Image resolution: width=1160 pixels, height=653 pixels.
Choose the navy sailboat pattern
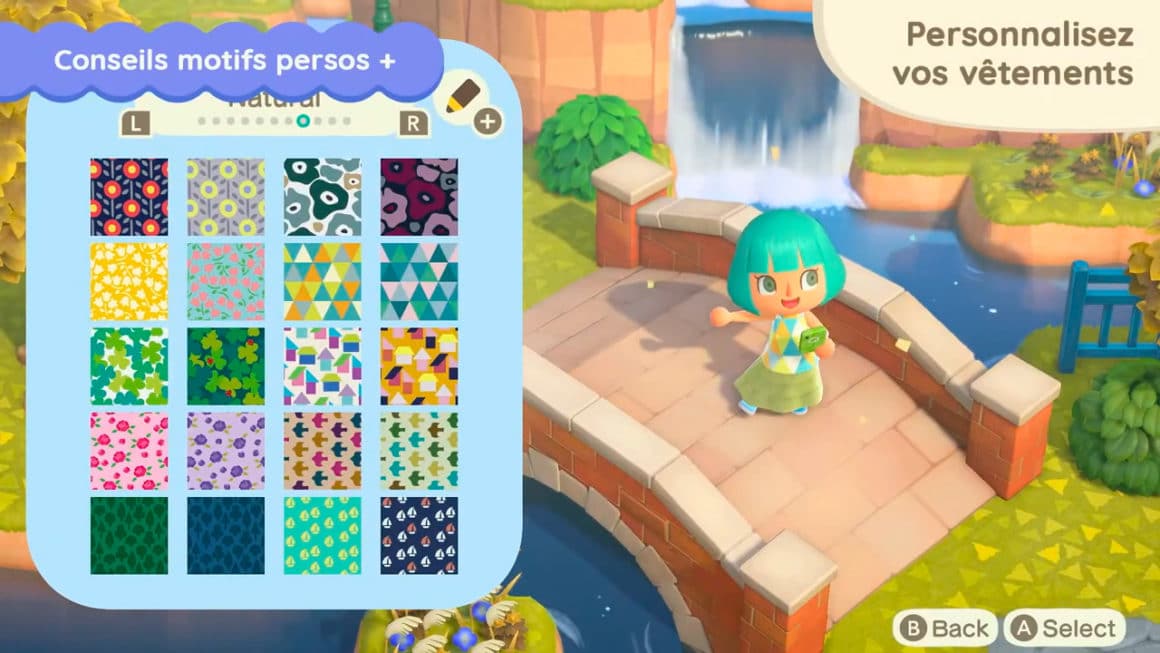419,536
